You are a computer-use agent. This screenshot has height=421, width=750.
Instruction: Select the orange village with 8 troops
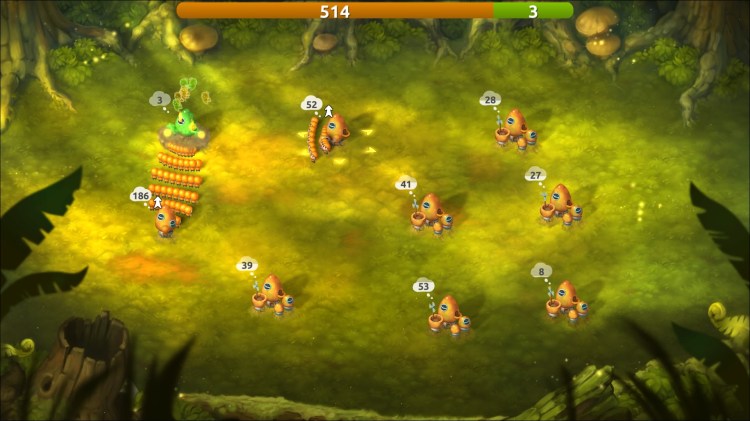click(566, 301)
